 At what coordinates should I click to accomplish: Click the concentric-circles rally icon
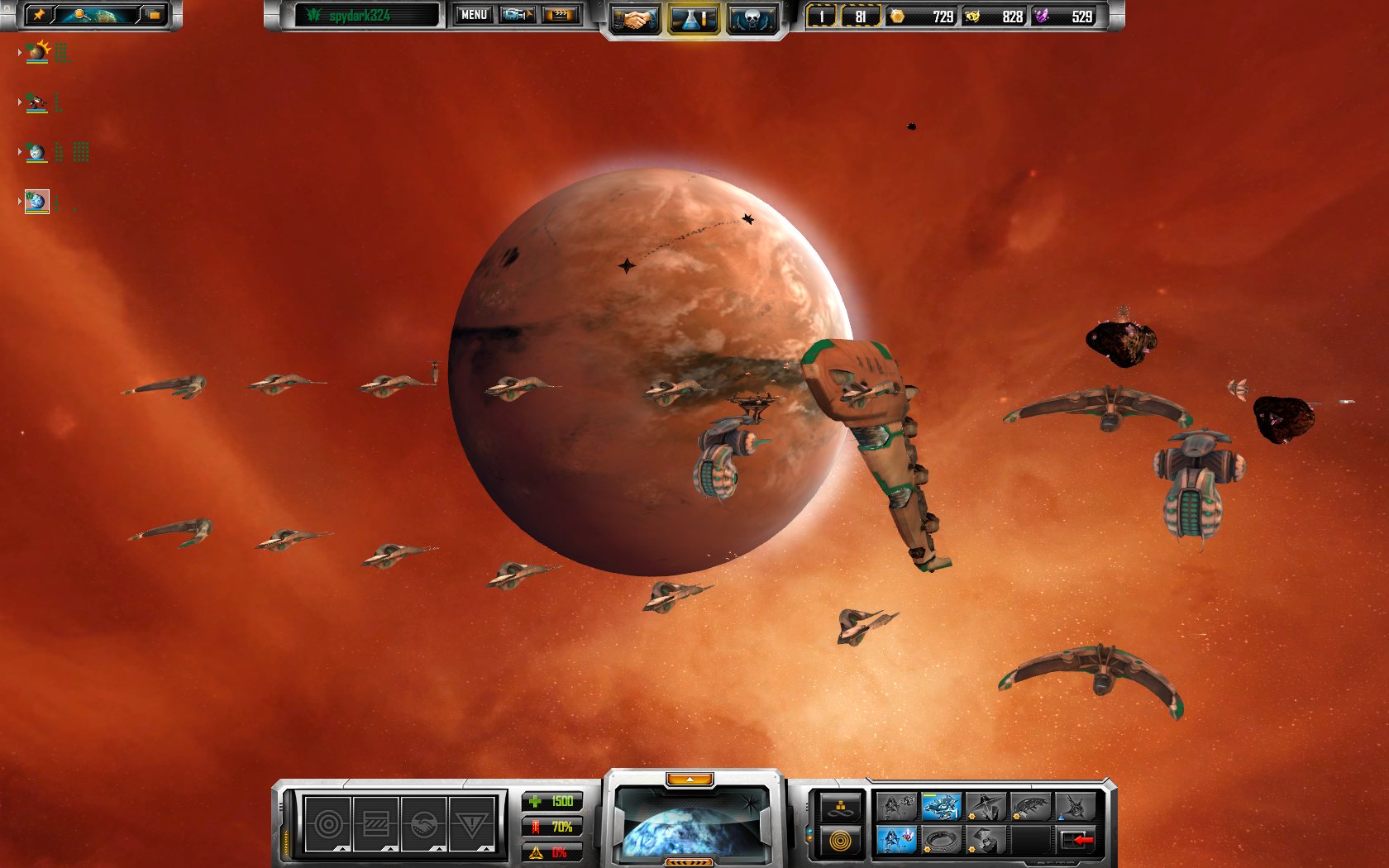840,840
